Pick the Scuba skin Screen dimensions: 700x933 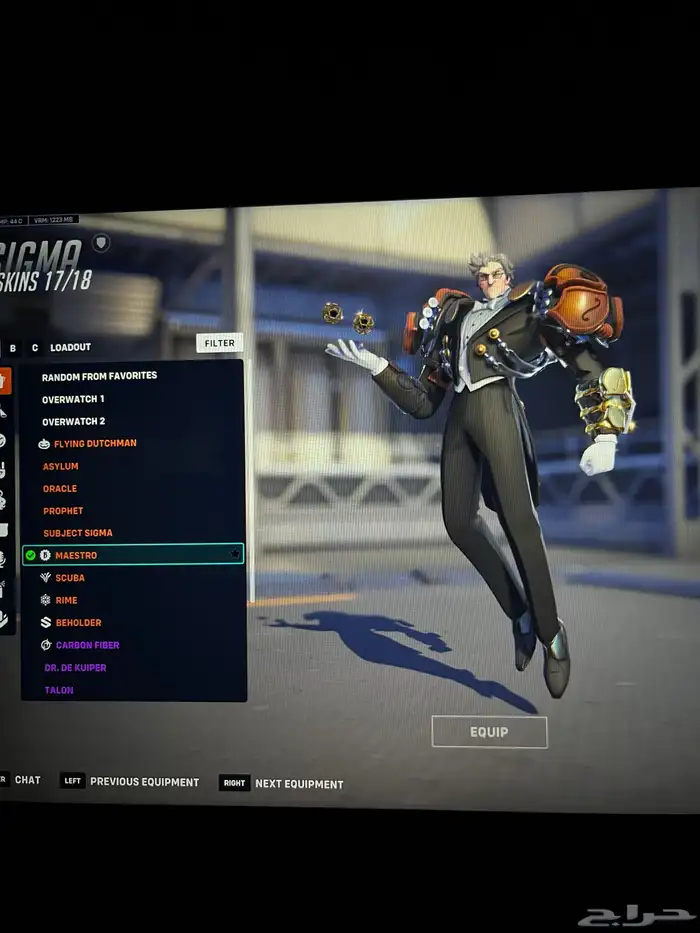(x=70, y=578)
